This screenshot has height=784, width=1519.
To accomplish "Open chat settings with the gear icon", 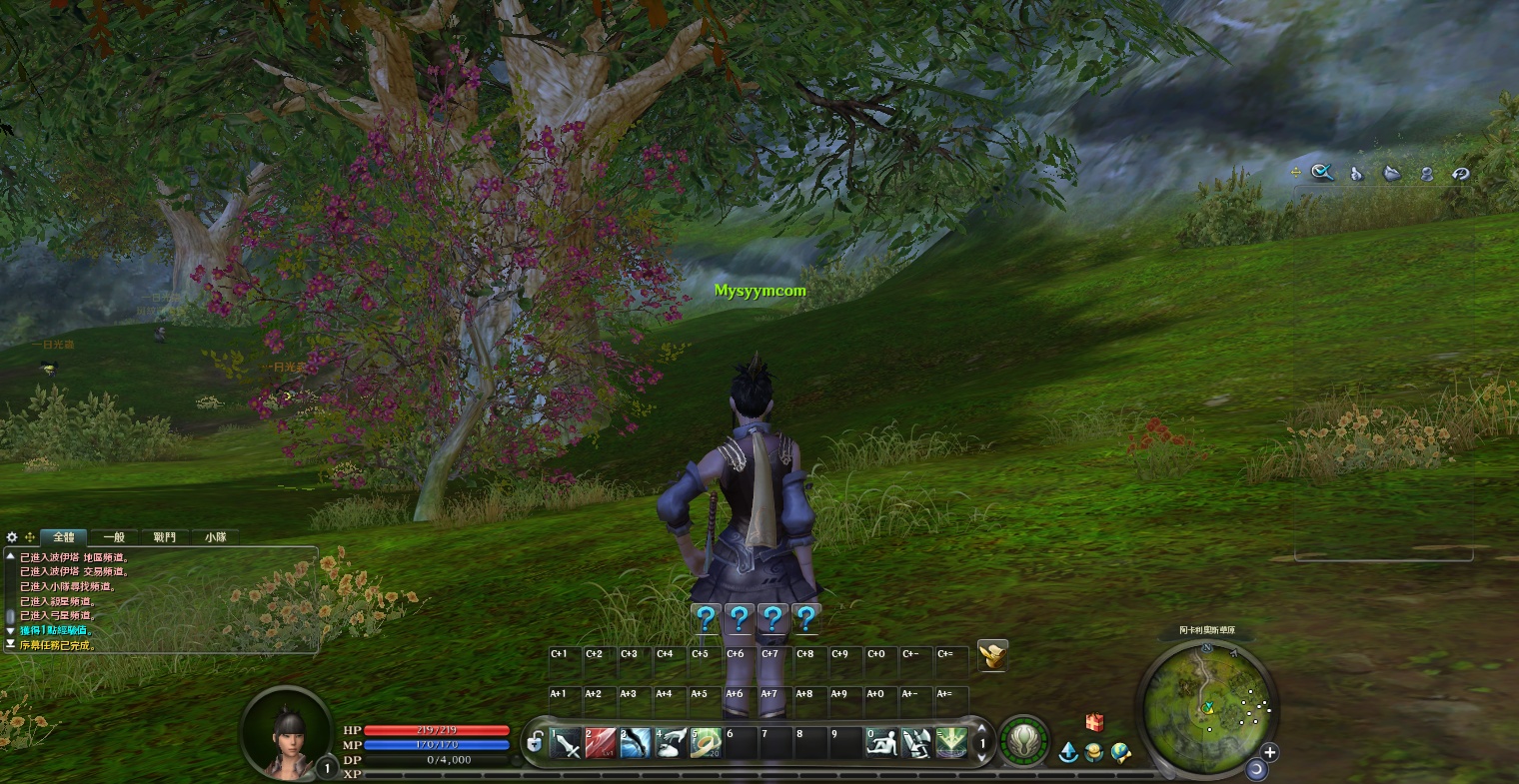I will tap(12, 537).
